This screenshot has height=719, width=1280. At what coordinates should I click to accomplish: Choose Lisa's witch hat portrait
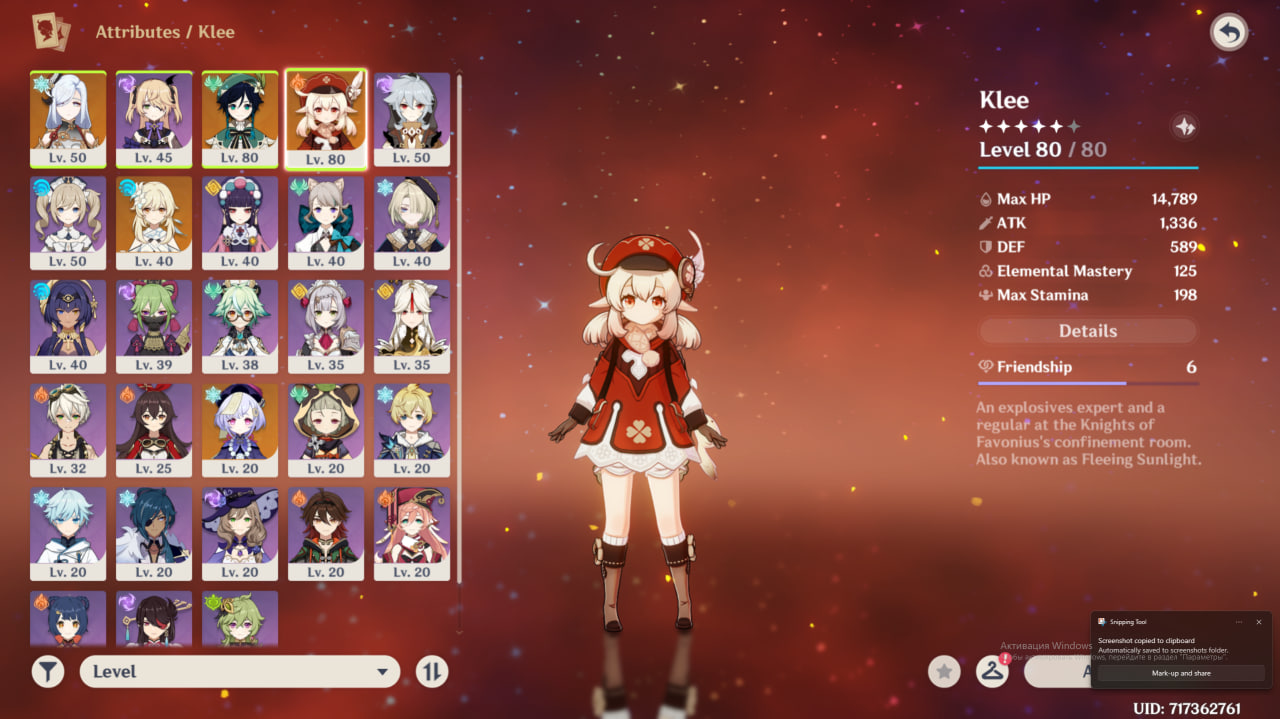240,534
